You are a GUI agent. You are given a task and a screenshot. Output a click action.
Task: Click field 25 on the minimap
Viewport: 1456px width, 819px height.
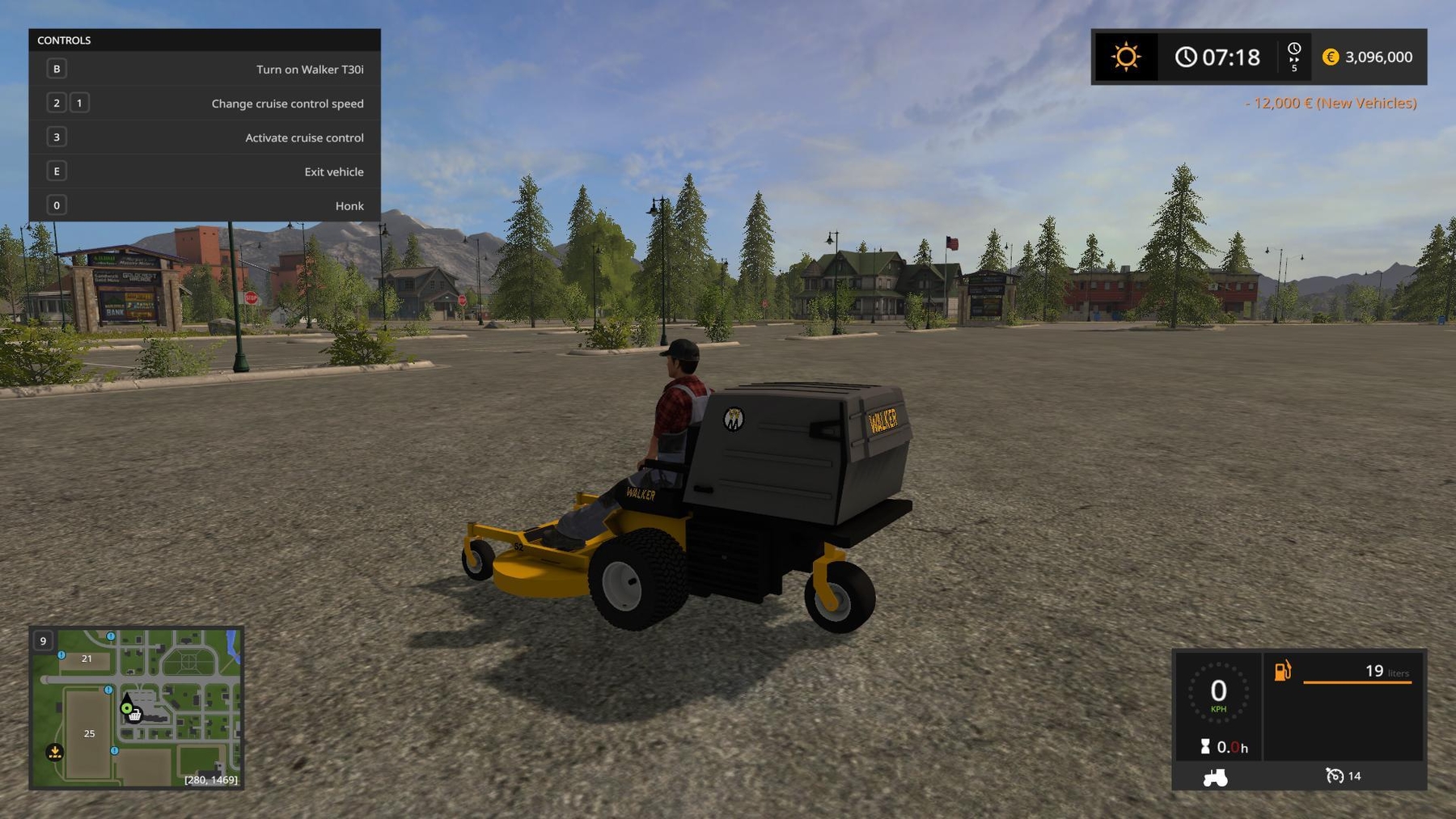click(89, 734)
